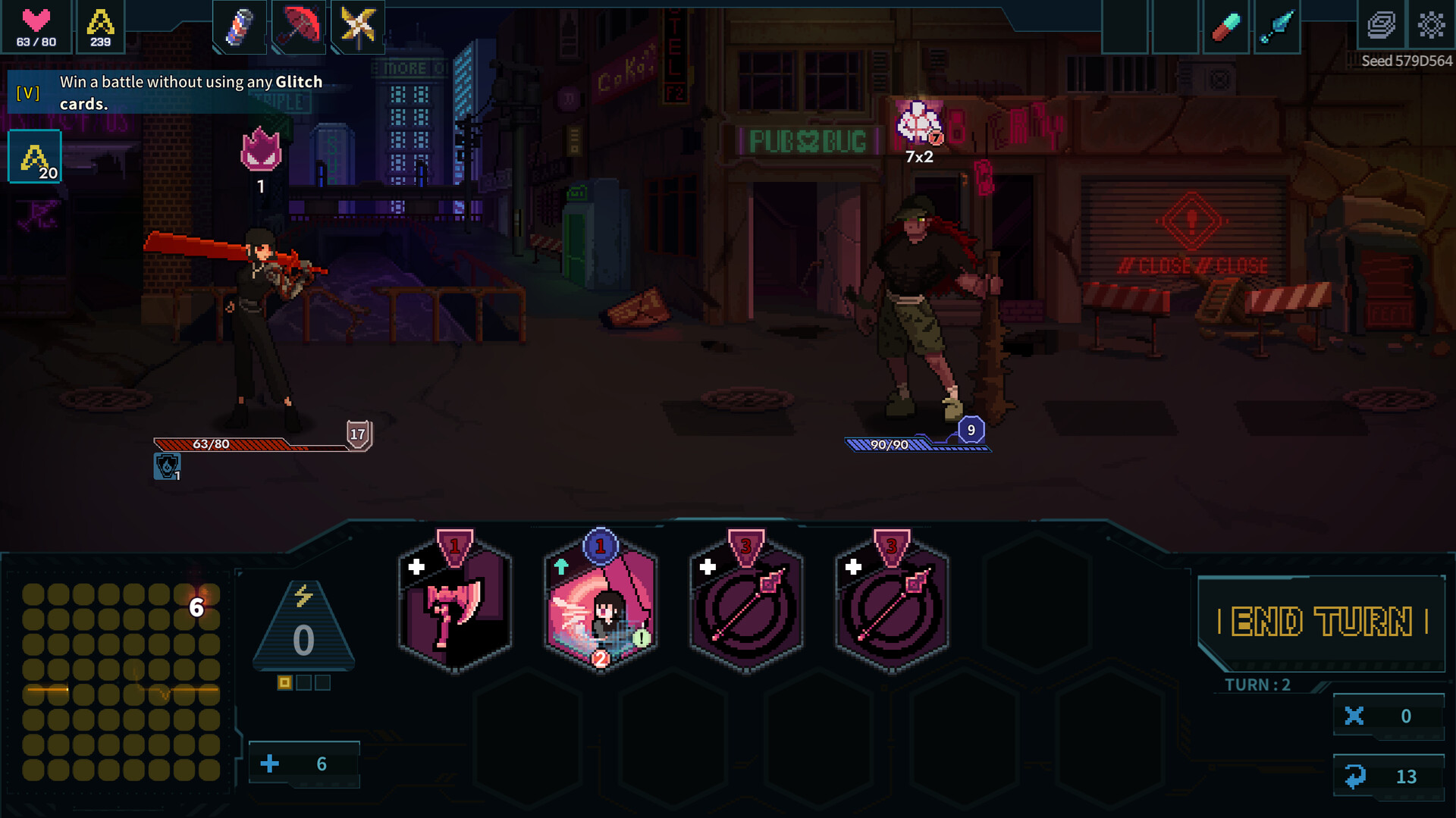1456x818 pixels.
Task: Open the gear icon beside the deck viewer
Action: (1430, 24)
